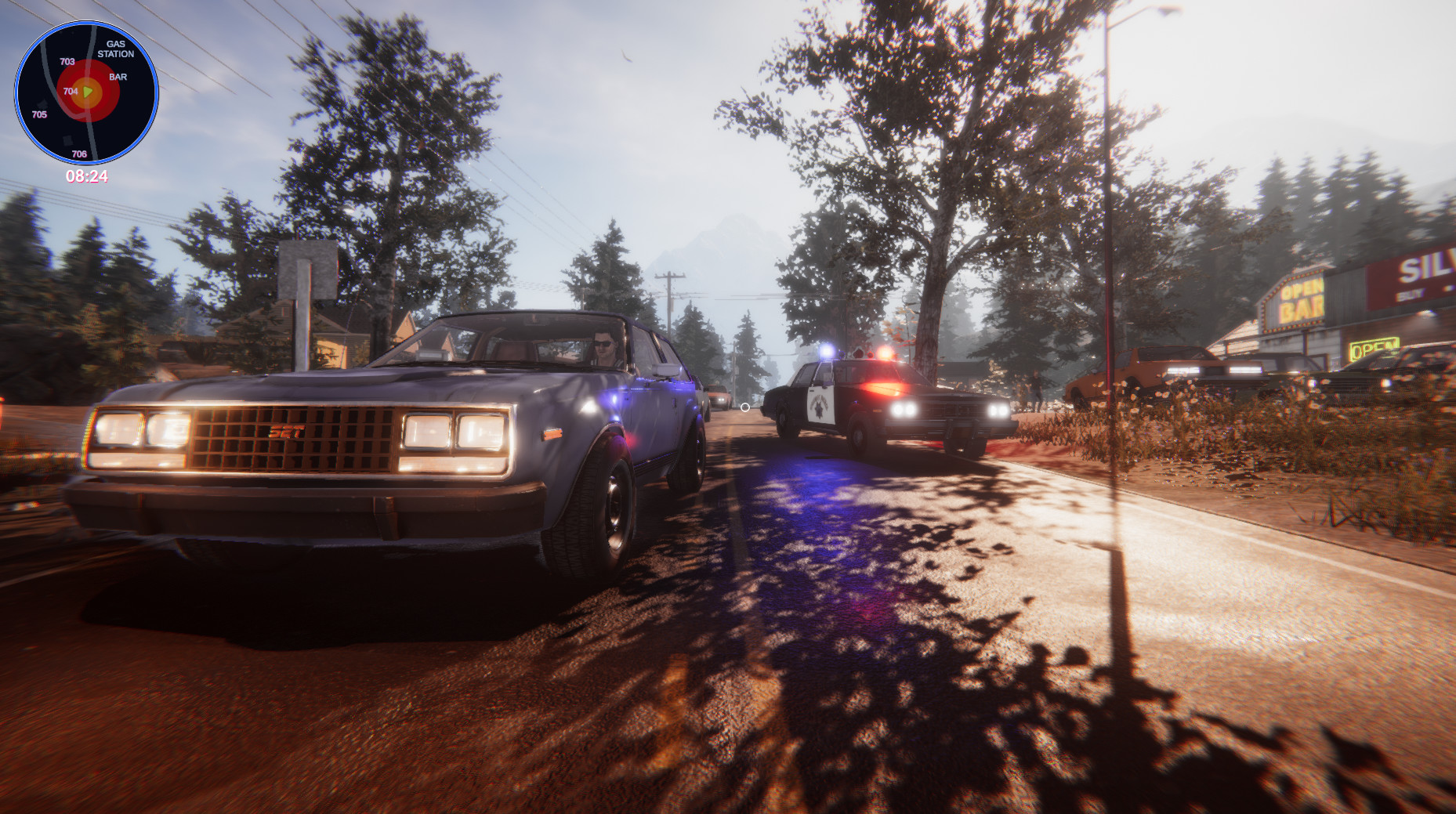Click the player arrow on the minimap

tap(87, 92)
